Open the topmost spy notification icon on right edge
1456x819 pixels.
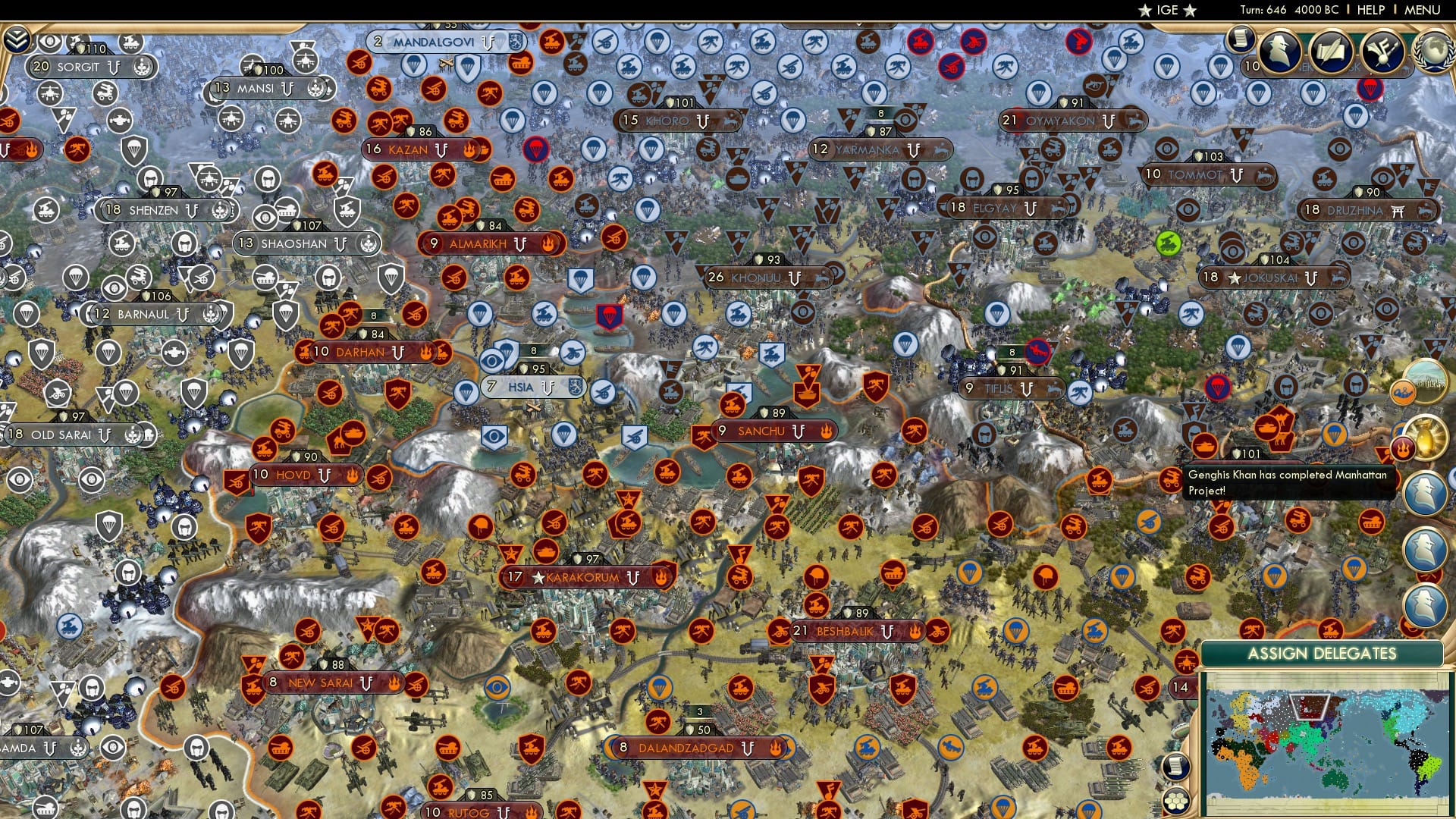pos(1426,493)
